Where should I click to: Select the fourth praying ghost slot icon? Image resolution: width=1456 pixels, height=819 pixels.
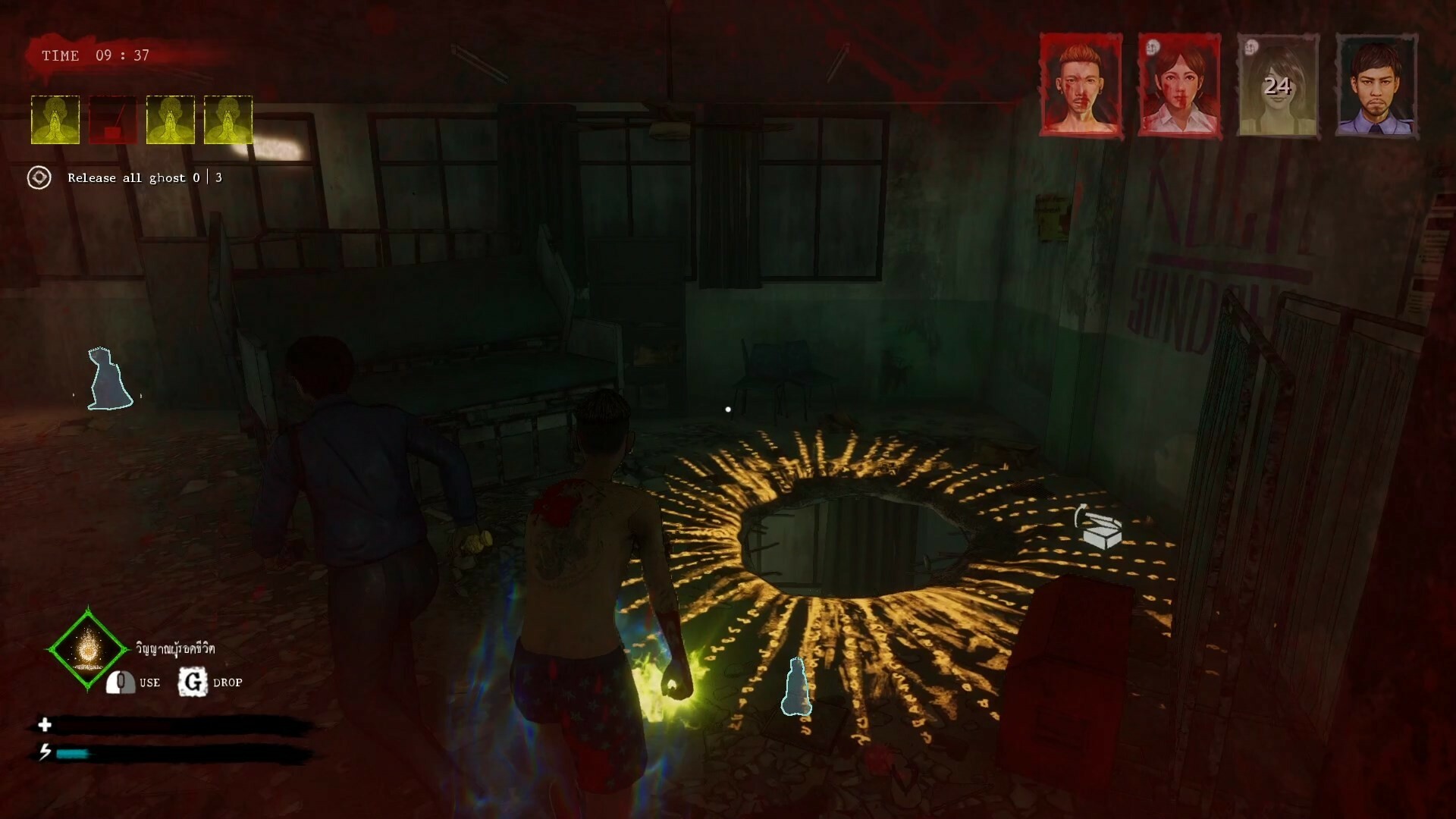[x=226, y=119]
